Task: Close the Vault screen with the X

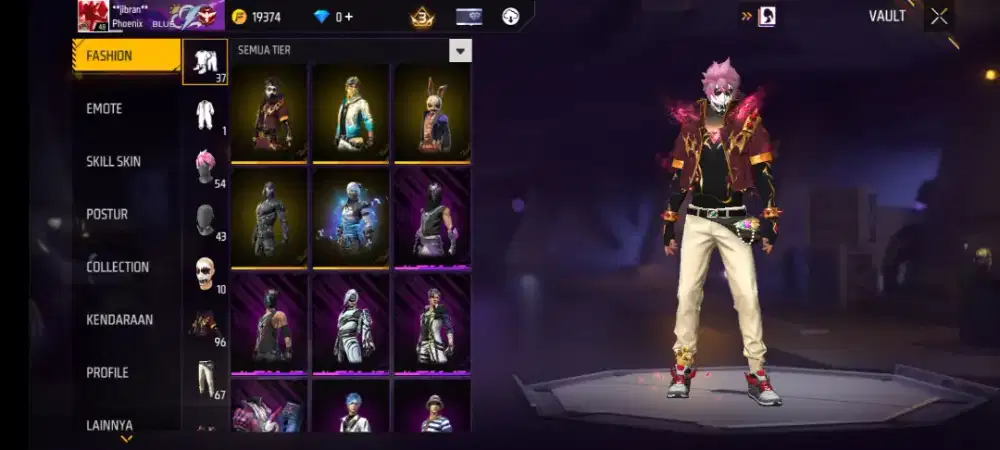Action: click(x=938, y=16)
